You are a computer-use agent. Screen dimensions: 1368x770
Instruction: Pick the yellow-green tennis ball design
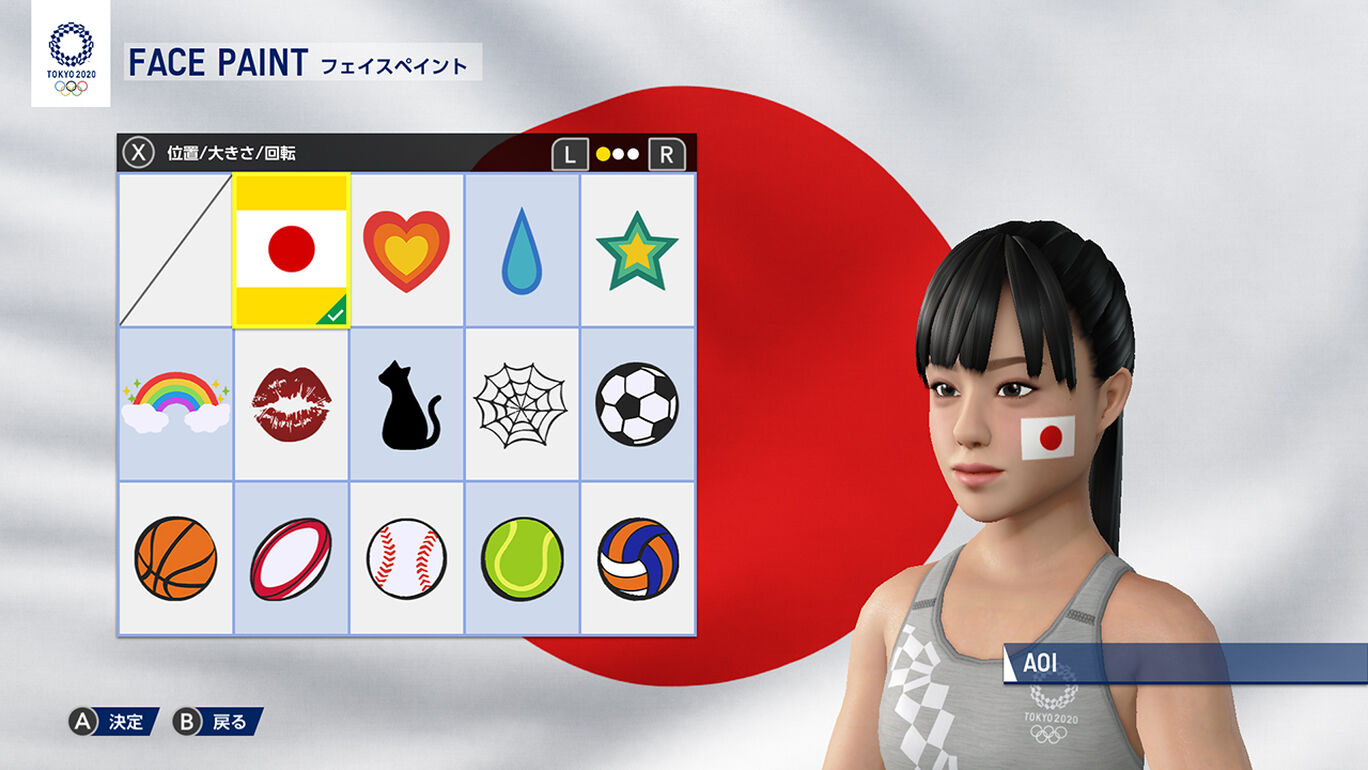522,558
